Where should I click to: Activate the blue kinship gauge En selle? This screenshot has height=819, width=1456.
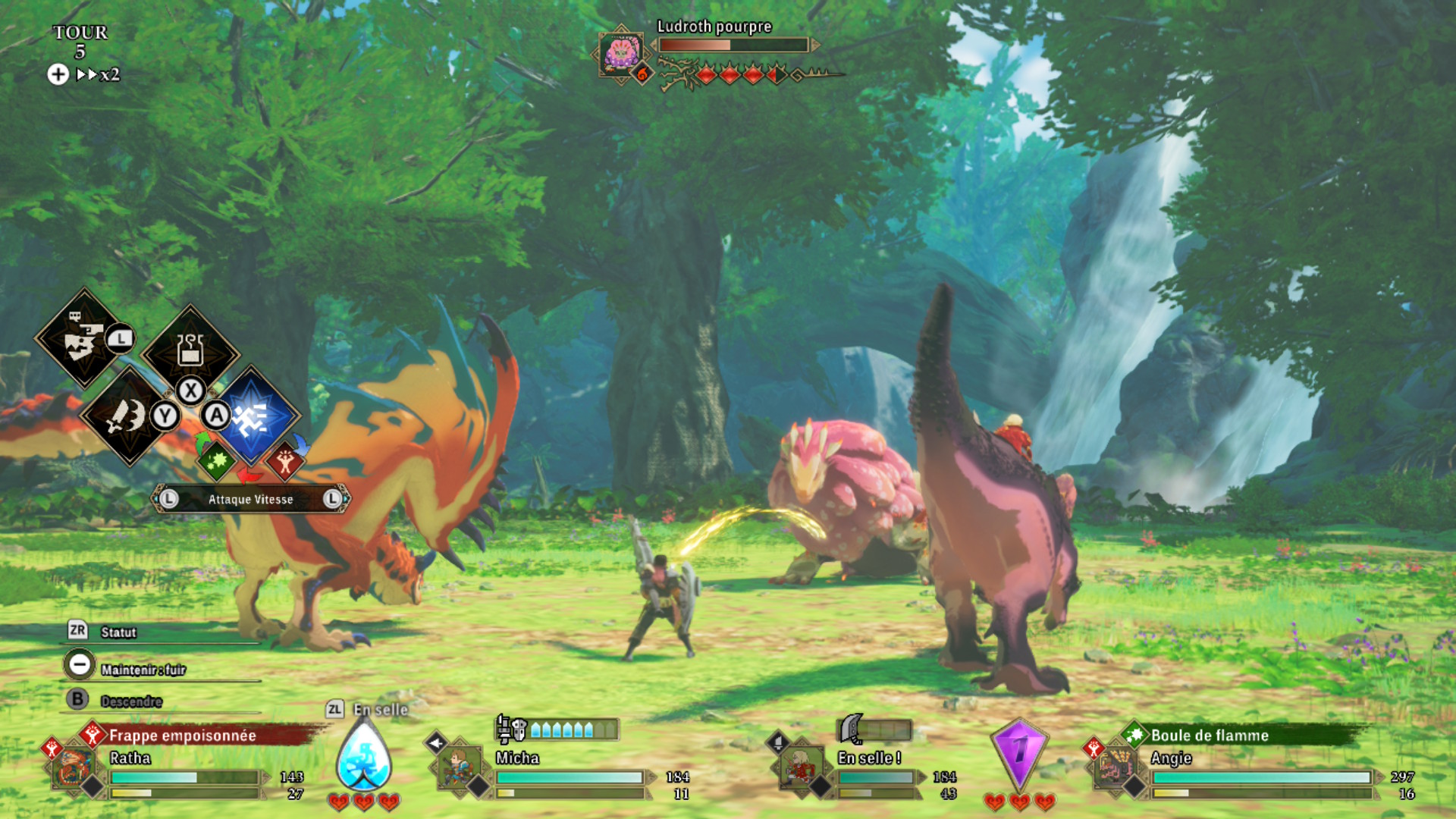364,758
